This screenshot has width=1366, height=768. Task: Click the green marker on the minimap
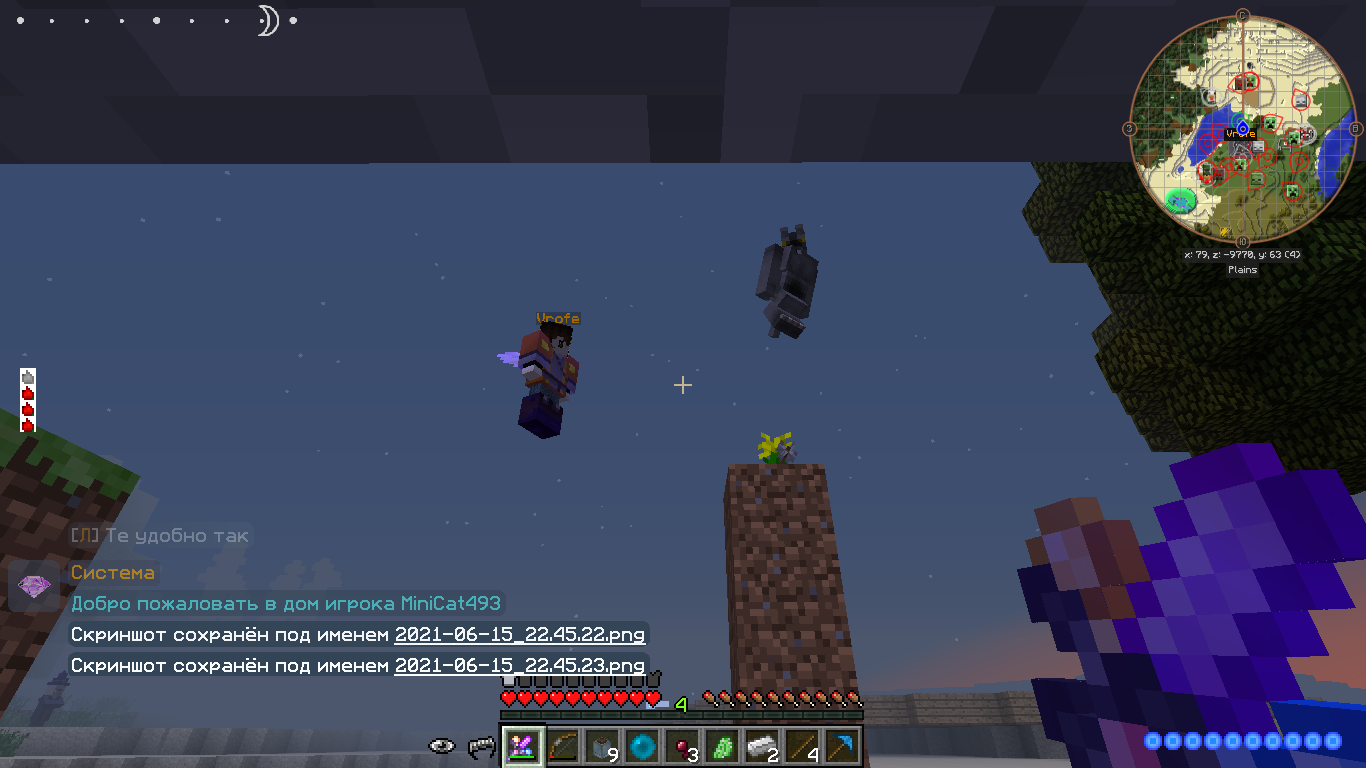[x=1181, y=200]
